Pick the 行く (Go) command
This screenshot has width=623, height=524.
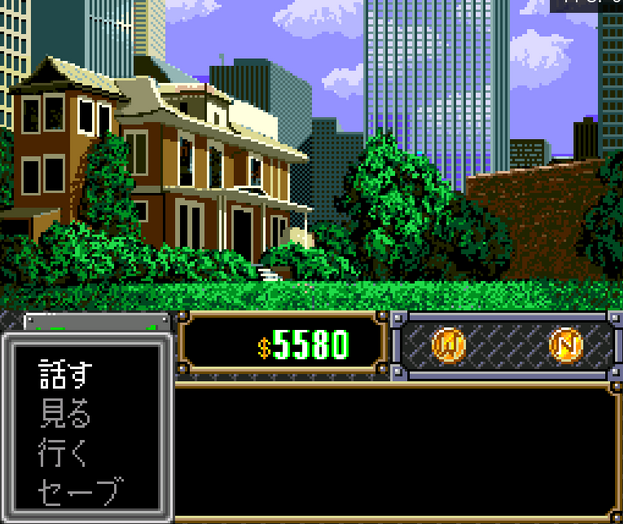tap(64, 452)
